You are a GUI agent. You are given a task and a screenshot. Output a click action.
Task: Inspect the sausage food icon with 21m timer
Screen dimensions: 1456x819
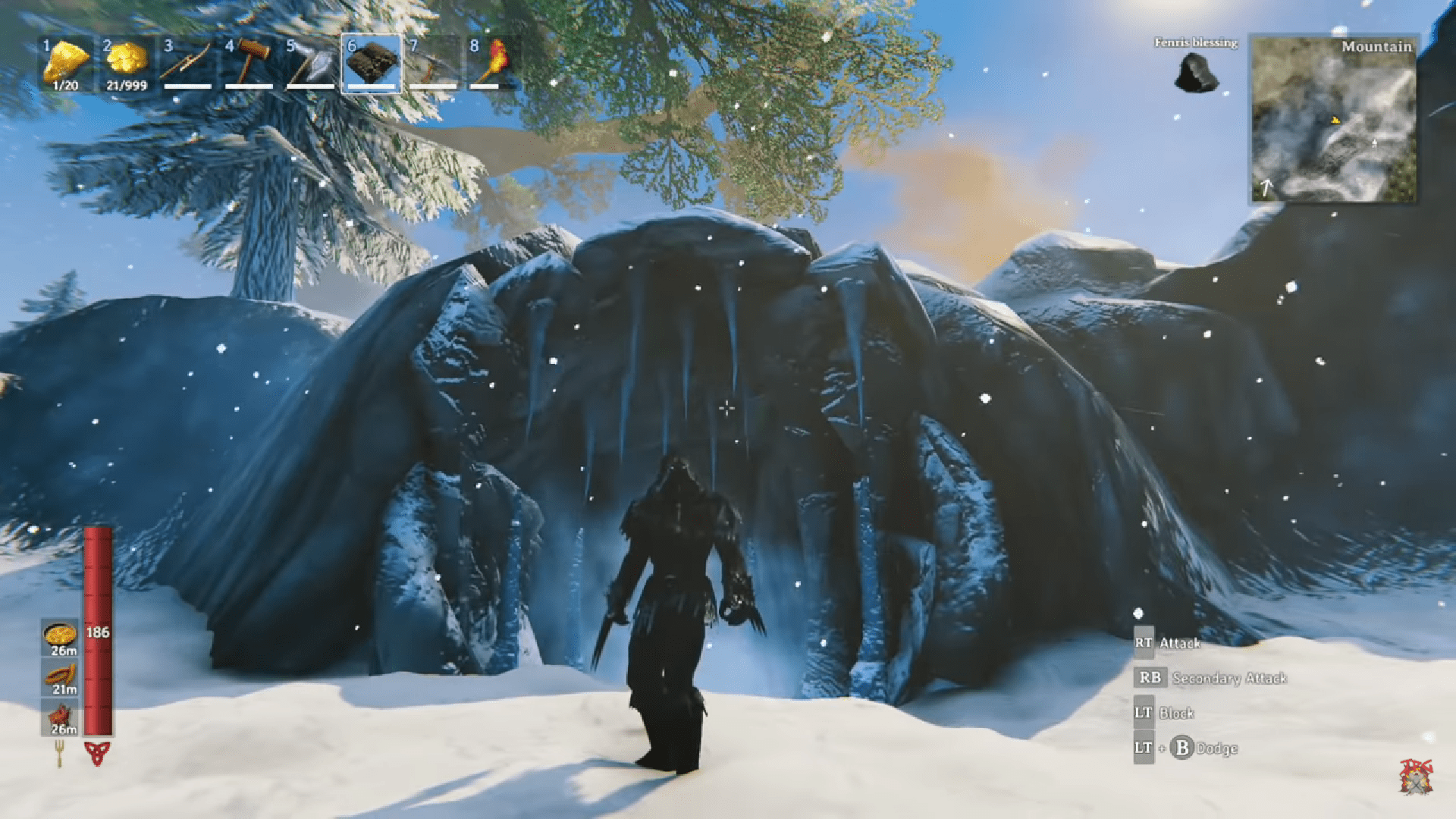click(x=60, y=676)
